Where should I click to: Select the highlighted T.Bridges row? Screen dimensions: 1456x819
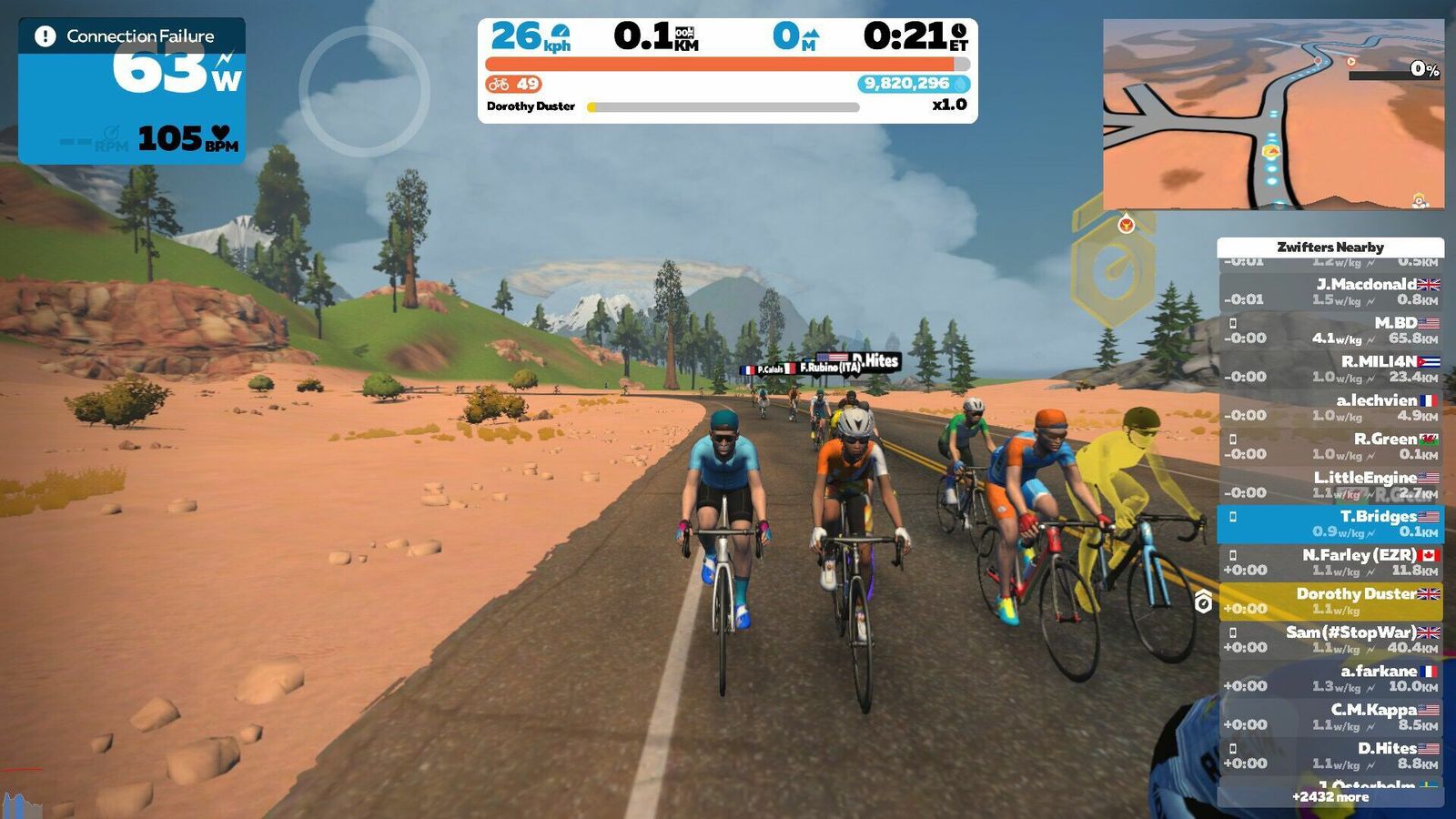tap(1330, 524)
